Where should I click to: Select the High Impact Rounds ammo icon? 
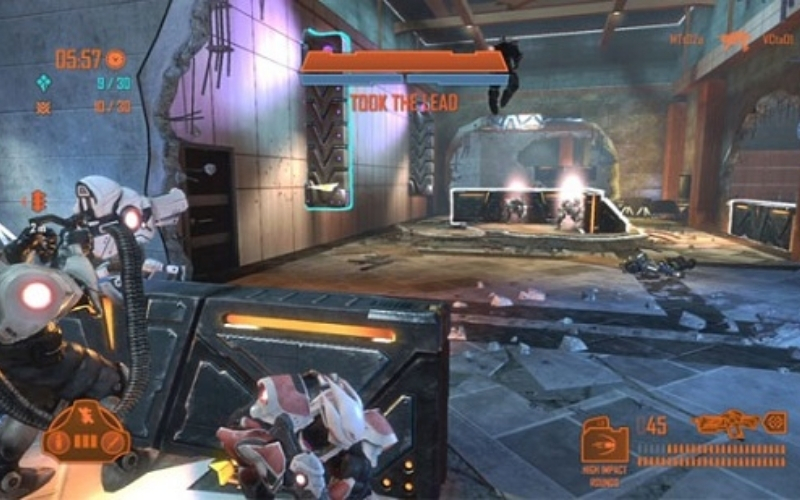[605, 440]
